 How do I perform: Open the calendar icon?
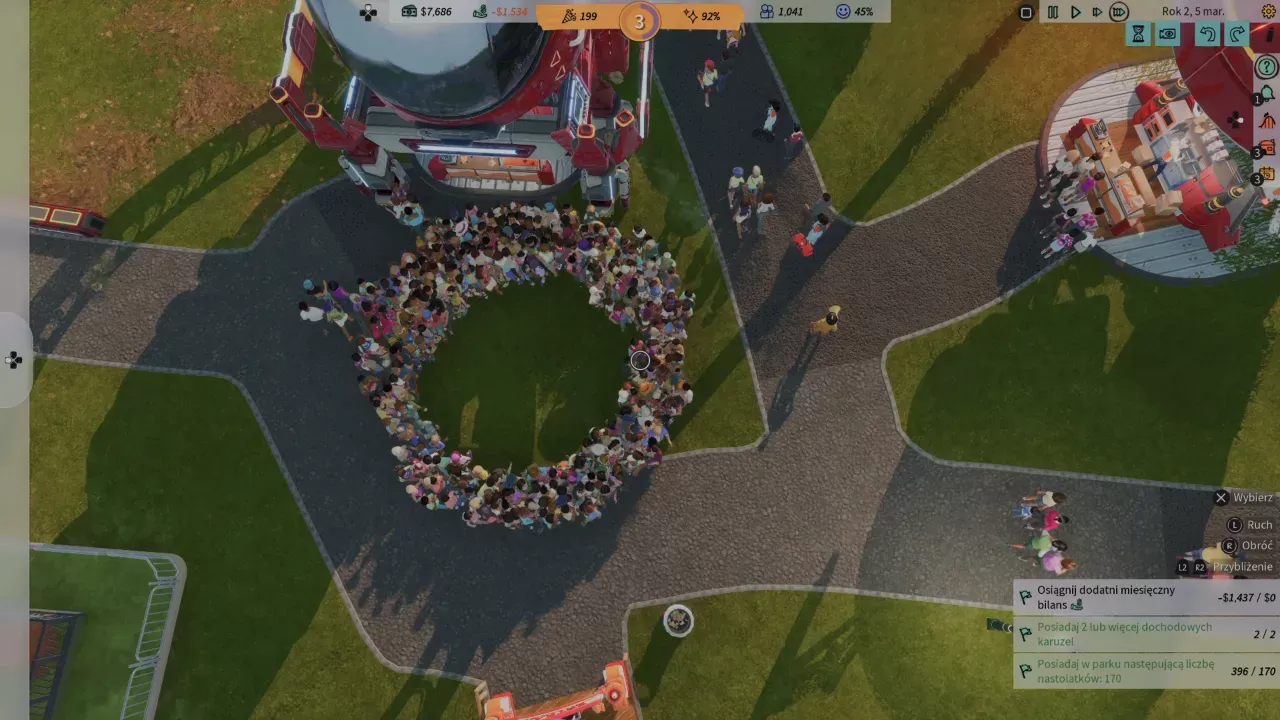point(1267,174)
